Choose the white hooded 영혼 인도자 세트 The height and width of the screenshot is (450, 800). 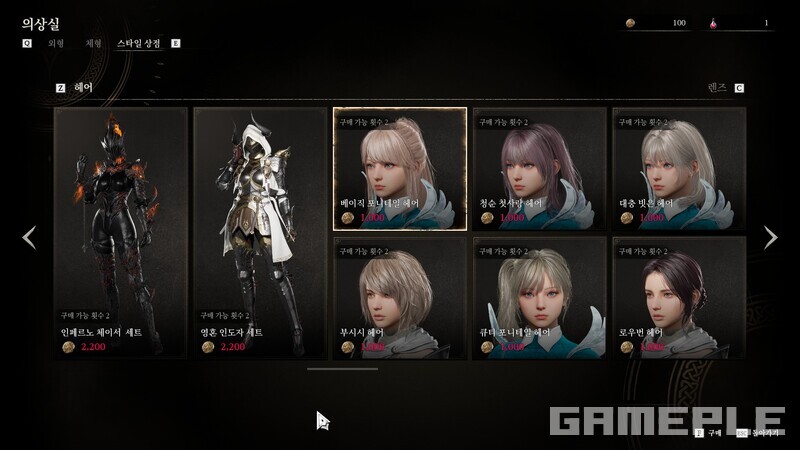[x=260, y=232]
